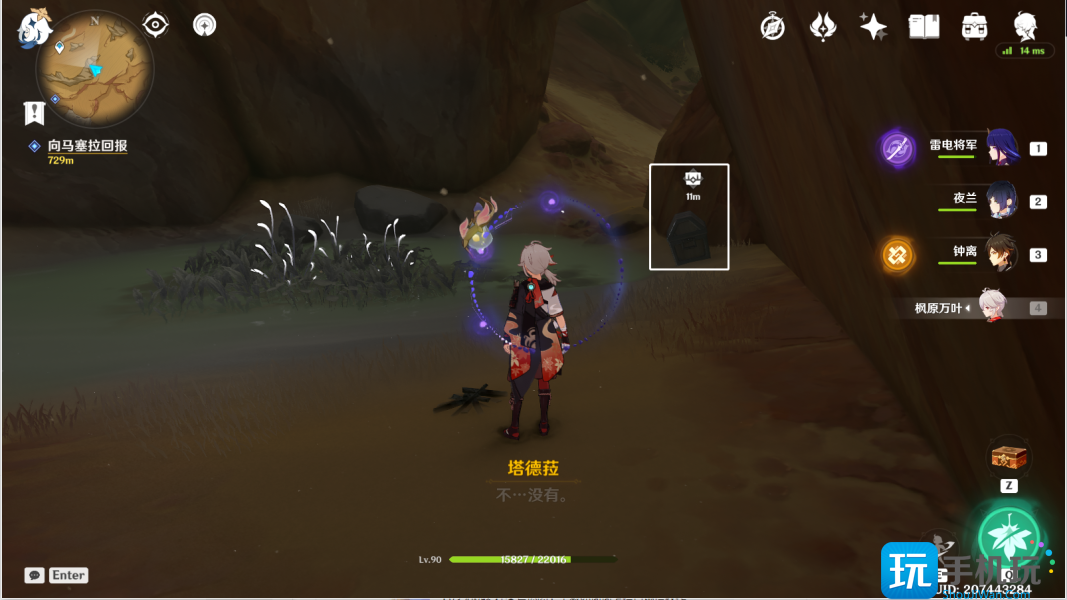
Task: Switch to party member 夜兰
Action: pyautogui.click(x=1000, y=199)
